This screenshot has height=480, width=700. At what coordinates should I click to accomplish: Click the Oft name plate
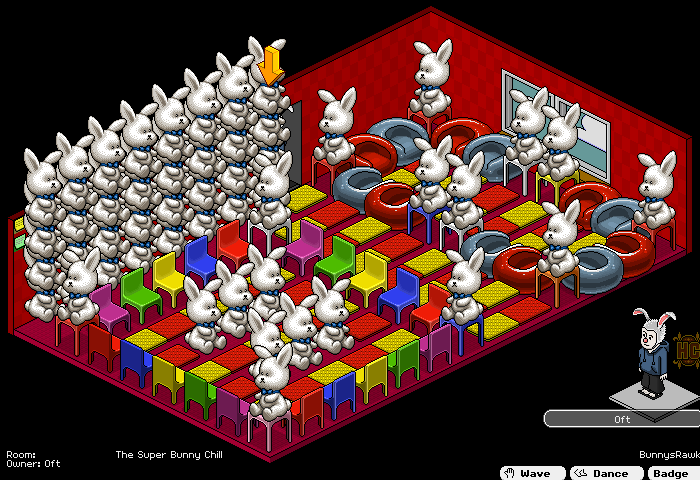click(x=622, y=419)
